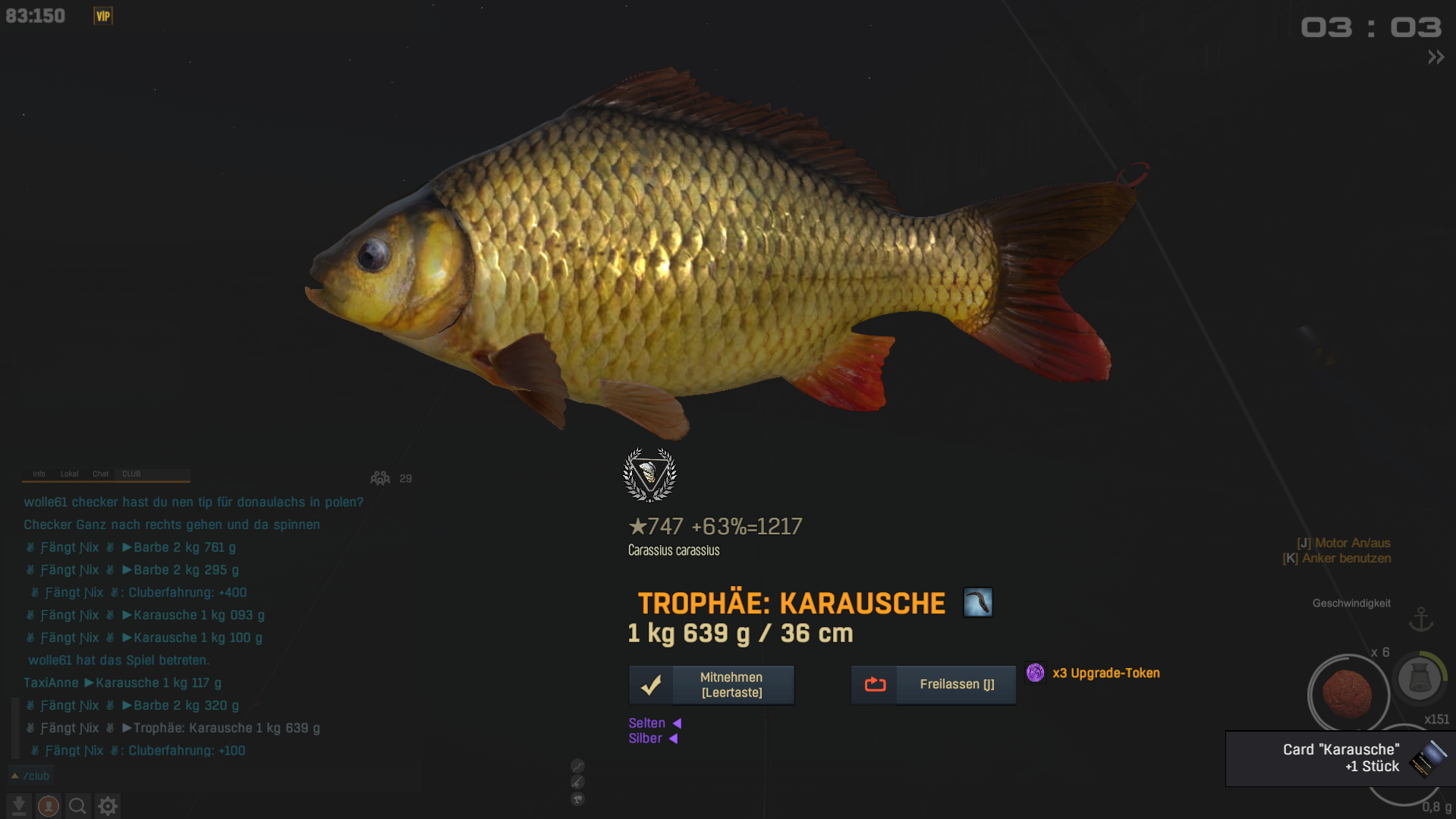Switch to the Info chat tab

tap(39, 474)
